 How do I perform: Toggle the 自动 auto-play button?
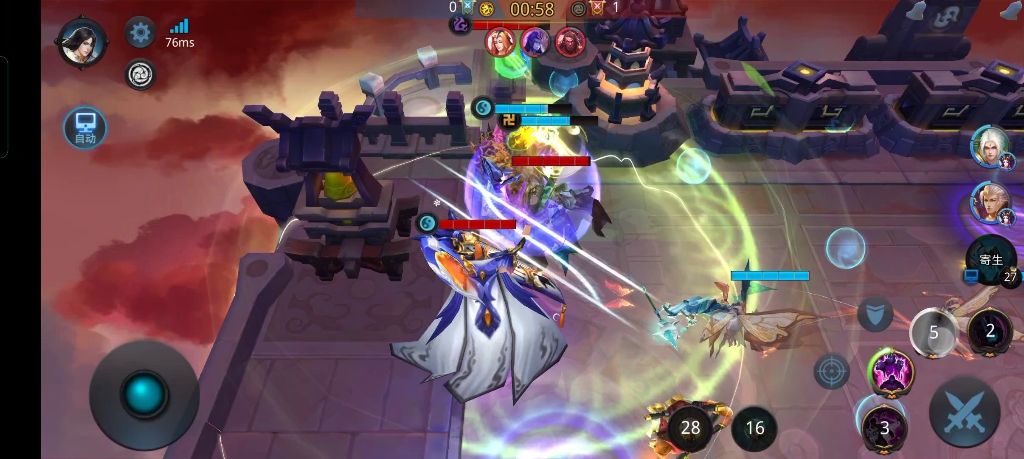[85, 127]
